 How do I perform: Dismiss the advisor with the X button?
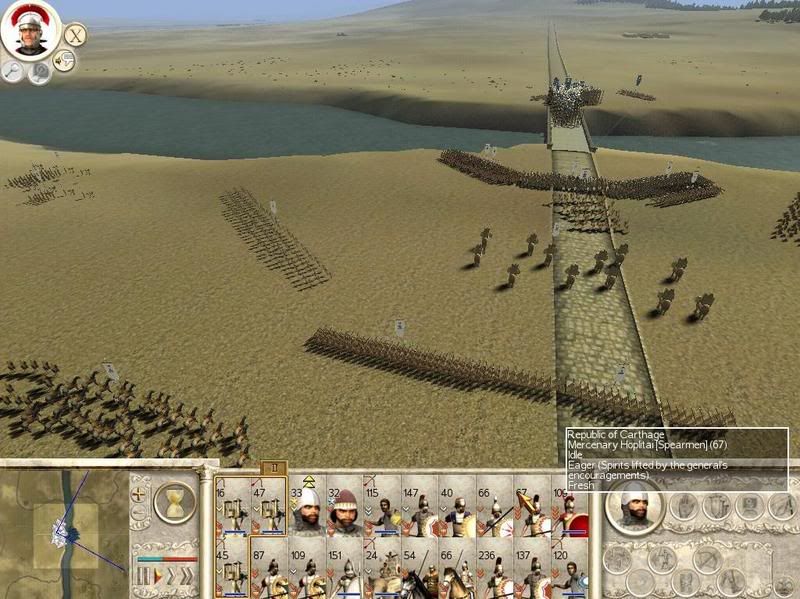pyautogui.click(x=75, y=35)
